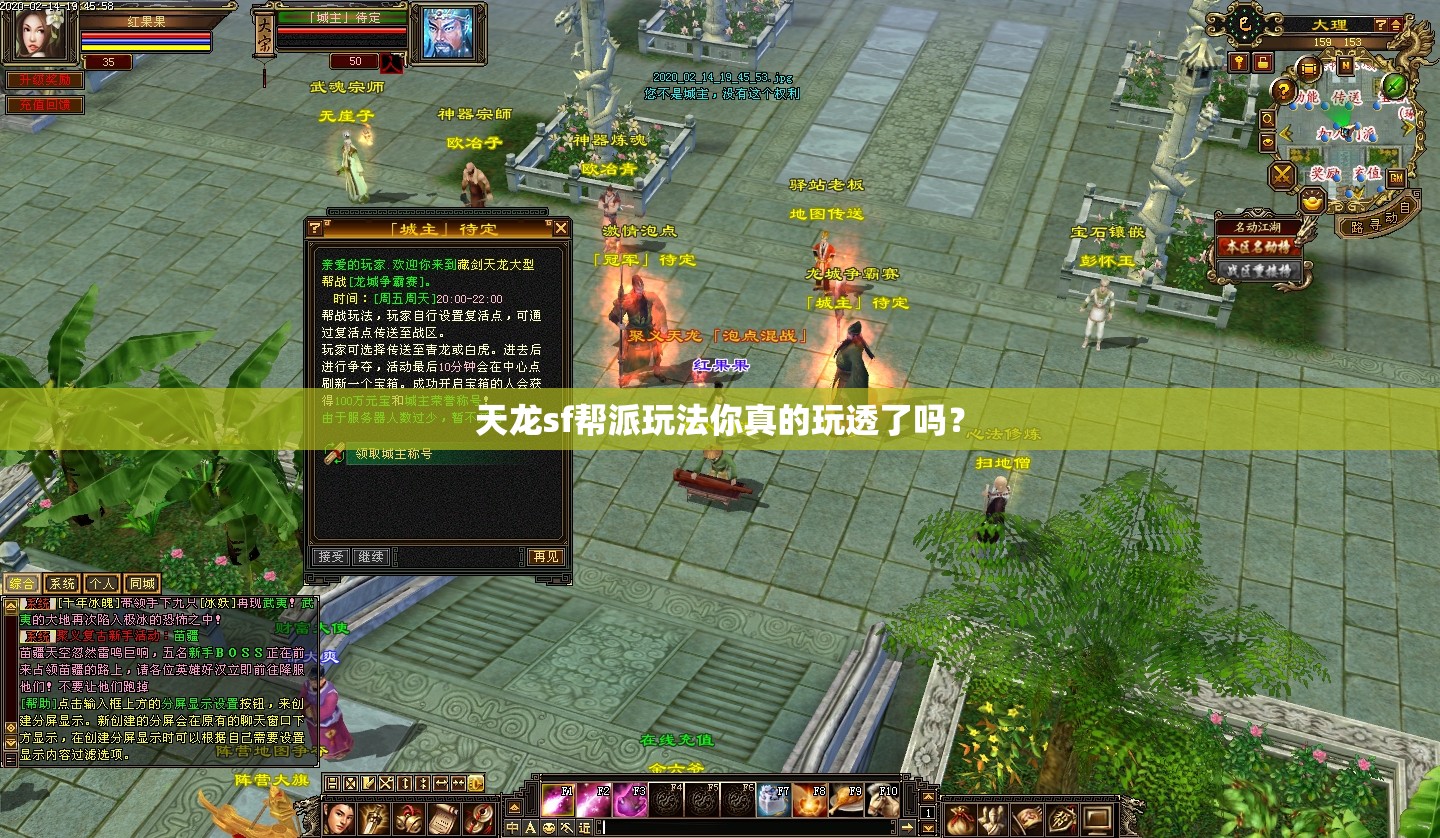Open the 路寻 pathfinding dropdown on the right panel
1440x838 pixels.
[x=1365, y=225]
